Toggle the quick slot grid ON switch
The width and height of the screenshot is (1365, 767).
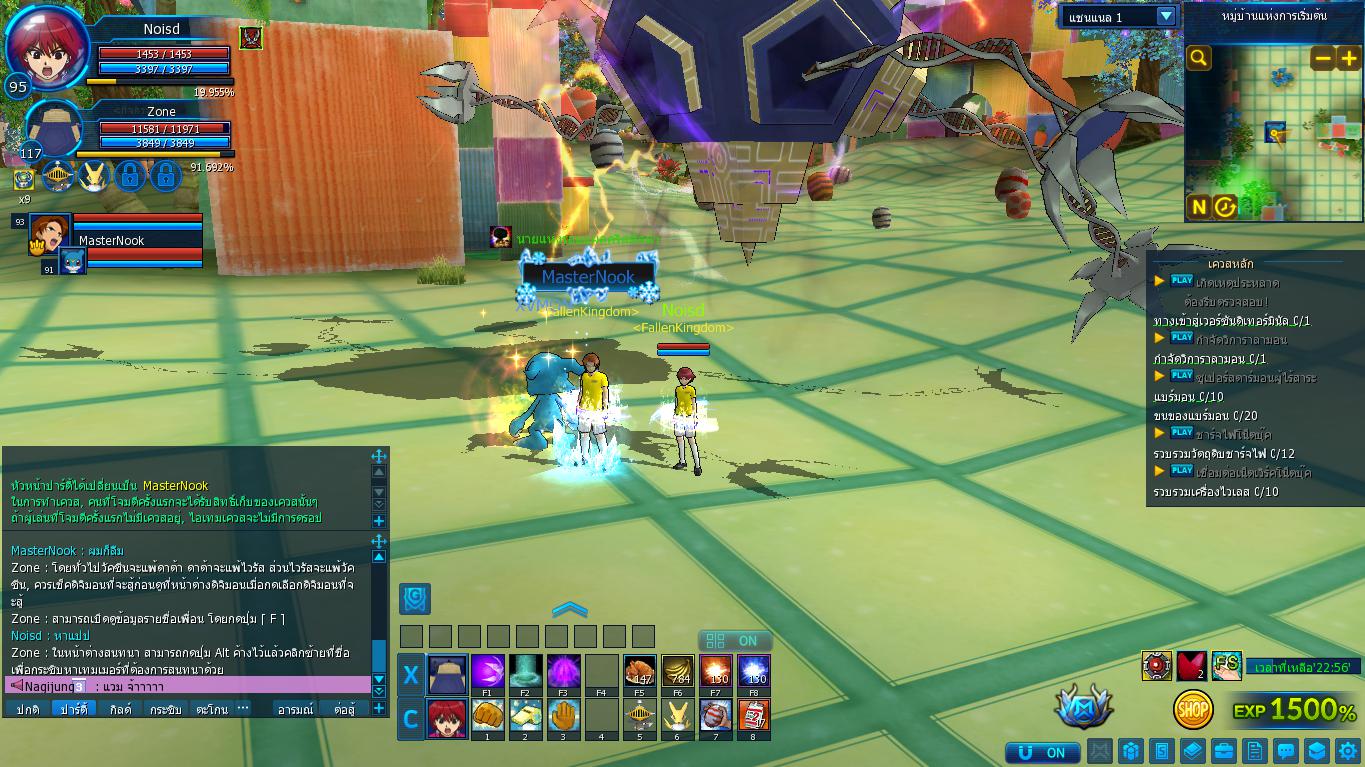tap(735, 641)
